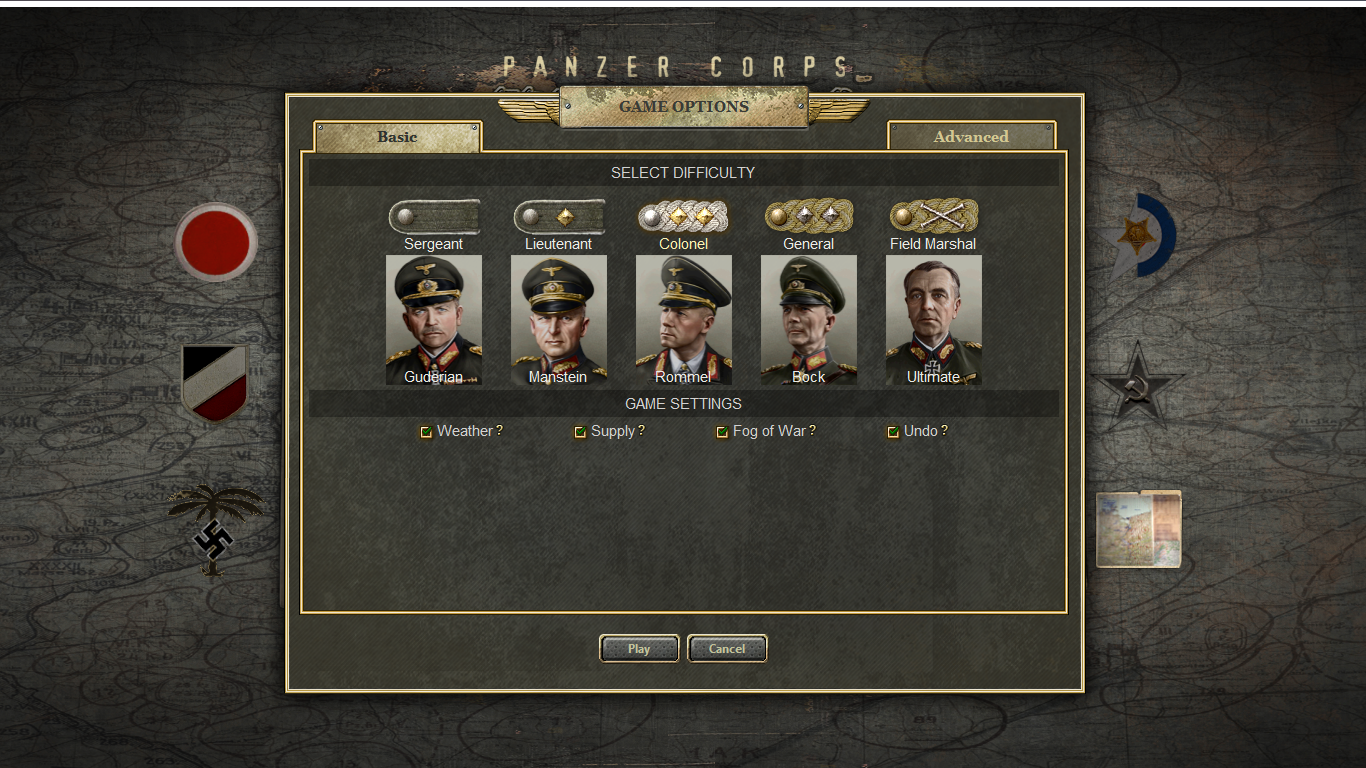Select Sergeant difficulty with Guderian portrait
Image resolution: width=1366 pixels, height=768 pixels.
pyautogui.click(x=434, y=319)
